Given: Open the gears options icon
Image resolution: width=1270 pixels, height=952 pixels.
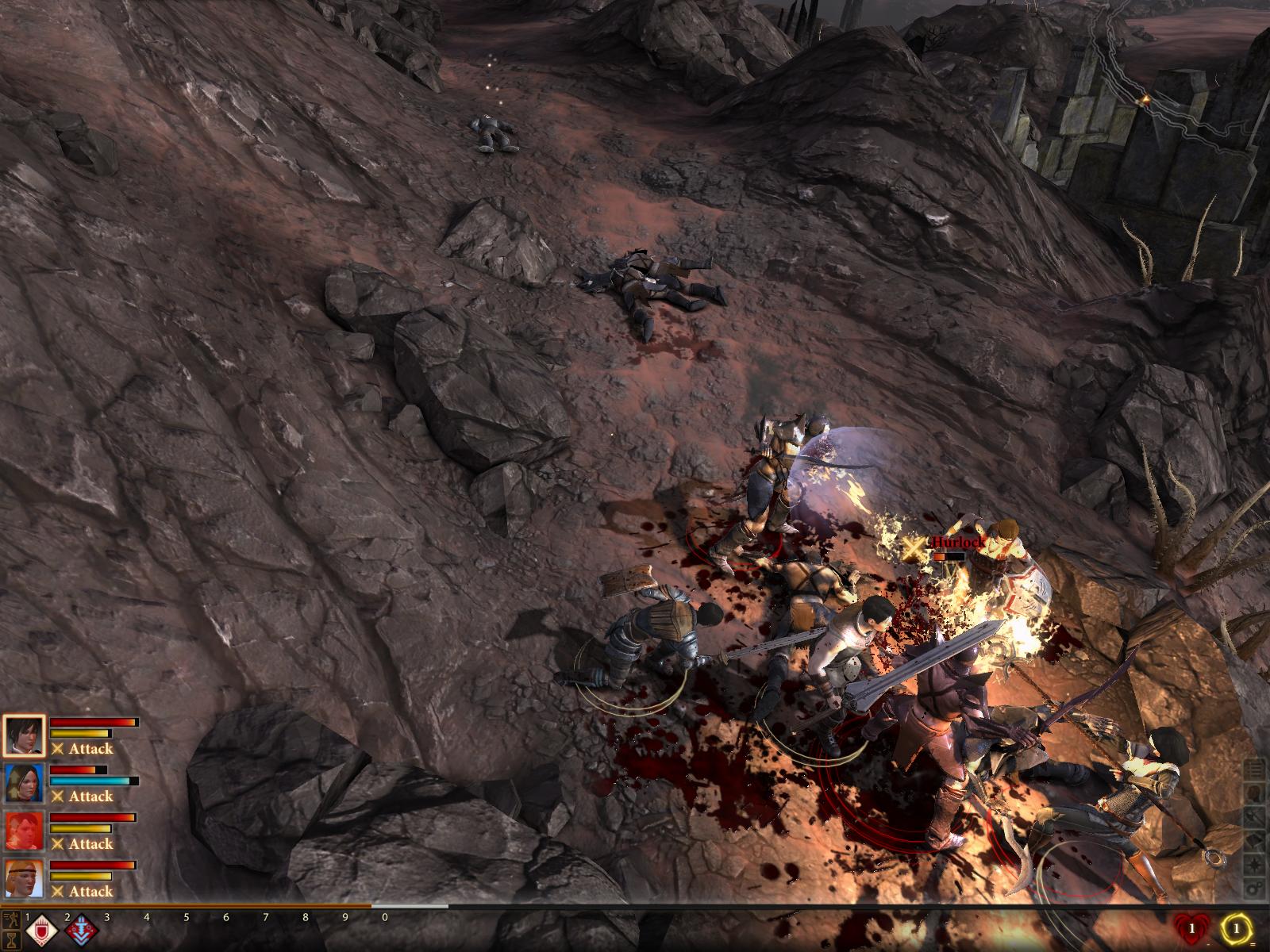Looking at the screenshot, I should (x=1256, y=888).
